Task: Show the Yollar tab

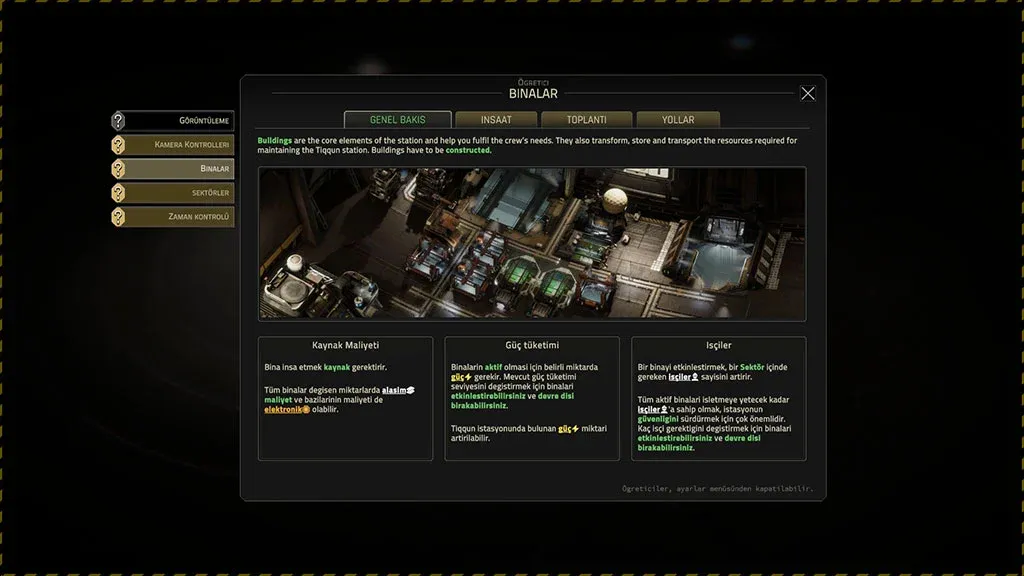Action: pos(678,120)
